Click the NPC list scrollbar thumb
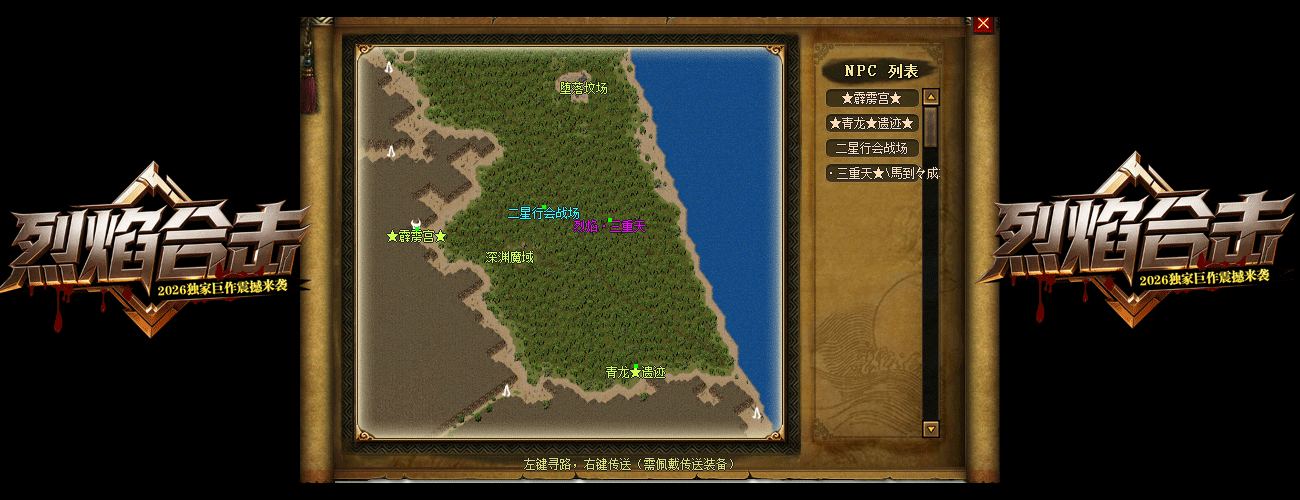Screen dimensions: 1300x500 coord(931,127)
